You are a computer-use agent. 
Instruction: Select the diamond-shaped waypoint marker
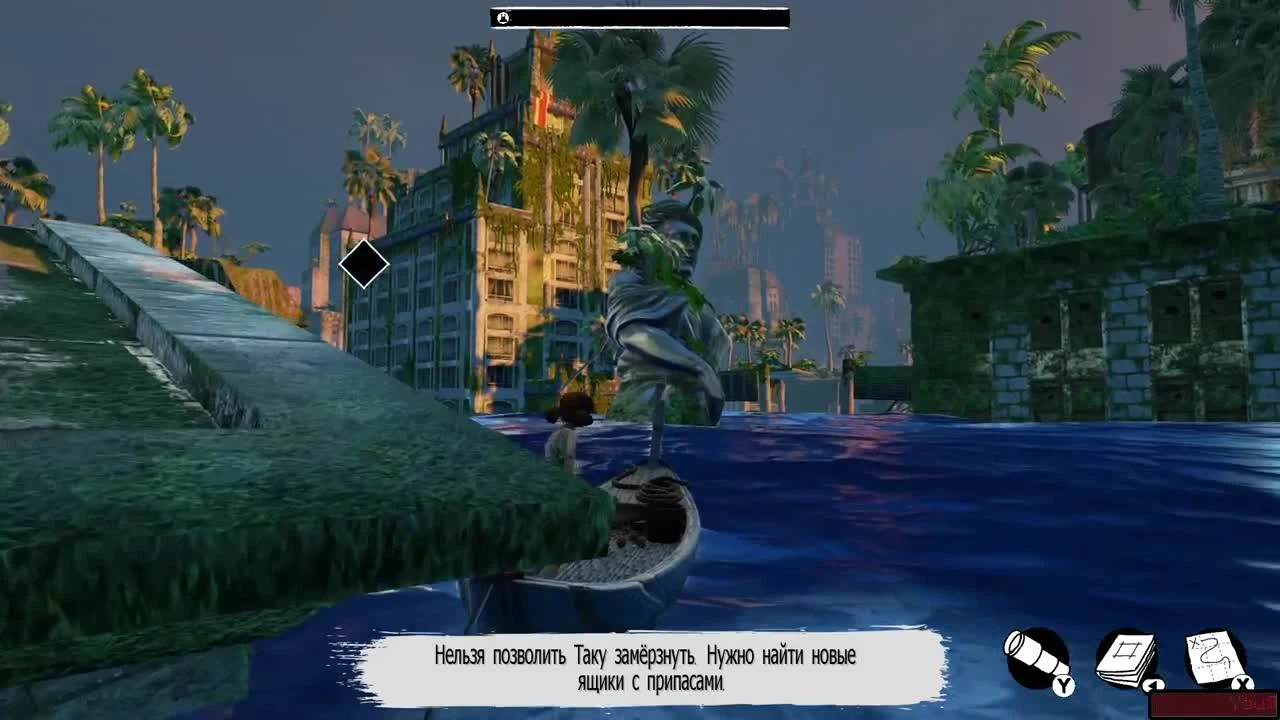tap(363, 263)
